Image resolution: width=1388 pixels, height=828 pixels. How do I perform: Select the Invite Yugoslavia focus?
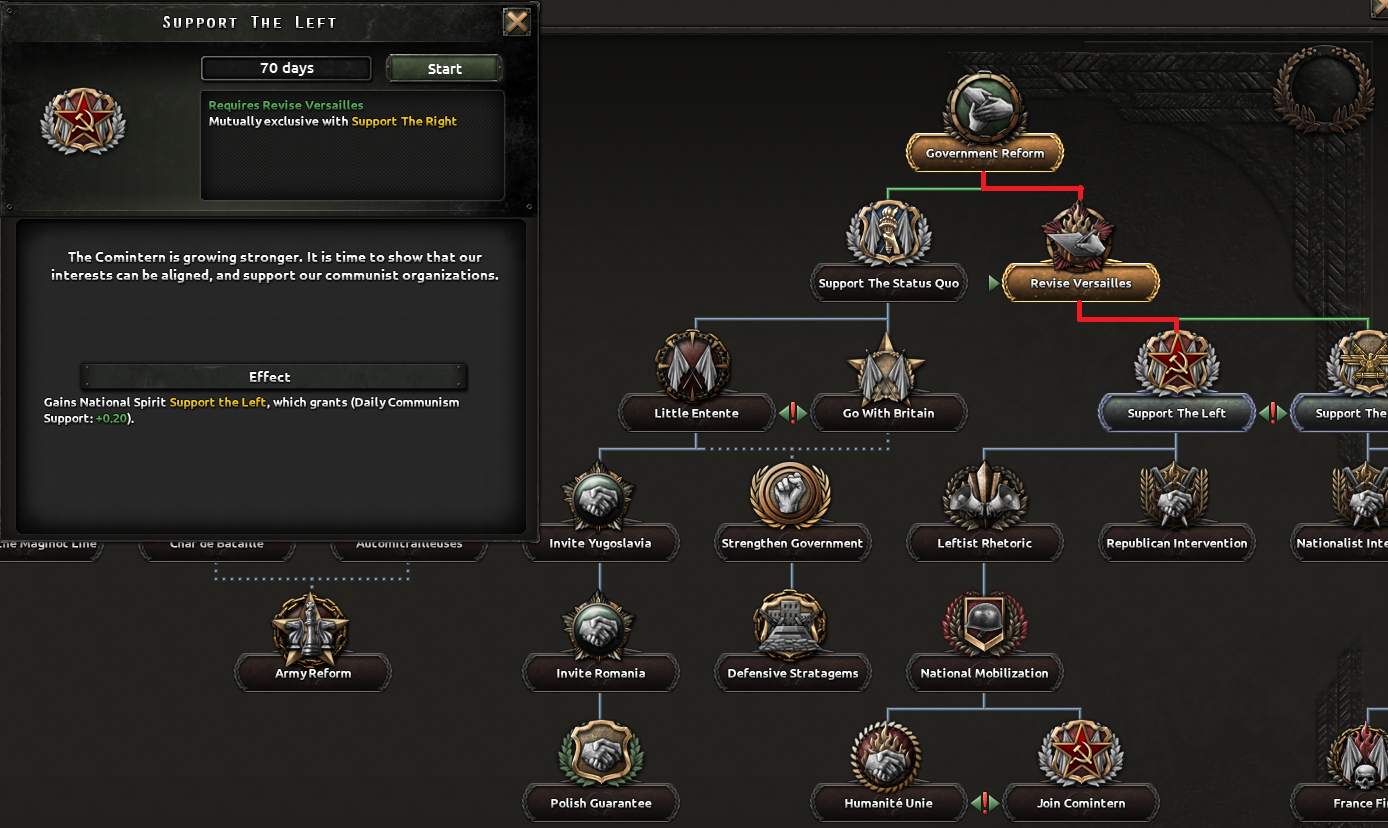click(600, 543)
